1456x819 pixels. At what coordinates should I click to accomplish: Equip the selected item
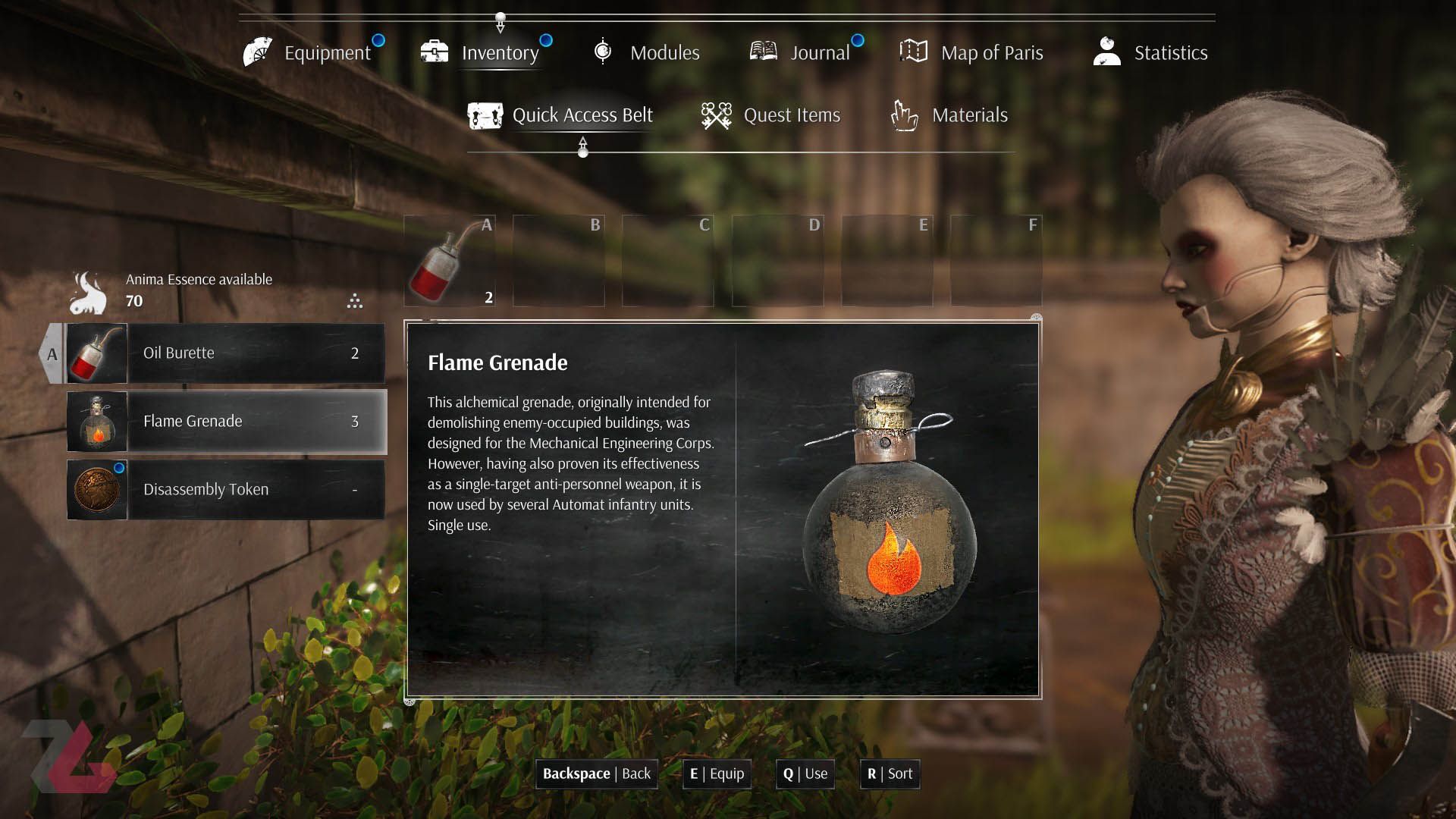click(x=717, y=774)
